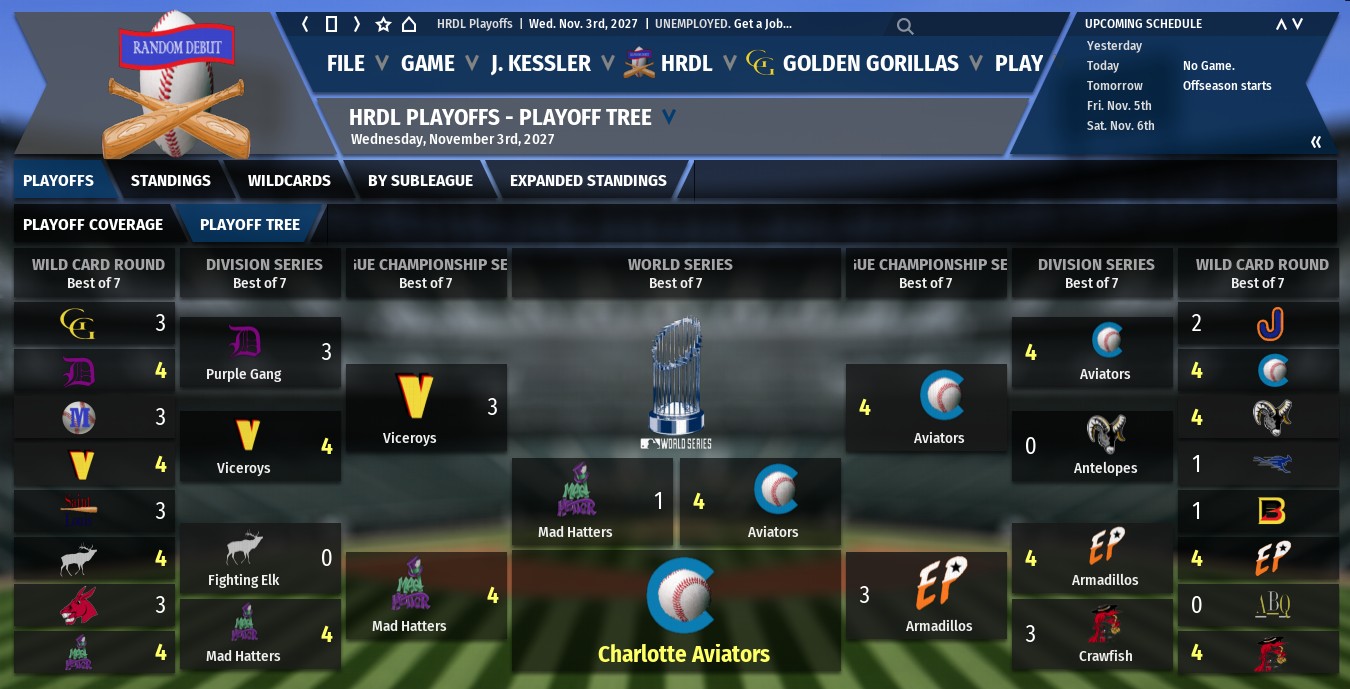The width and height of the screenshot is (1350, 689).
Task: Open the PLAY menu
Action: (1018, 63)
